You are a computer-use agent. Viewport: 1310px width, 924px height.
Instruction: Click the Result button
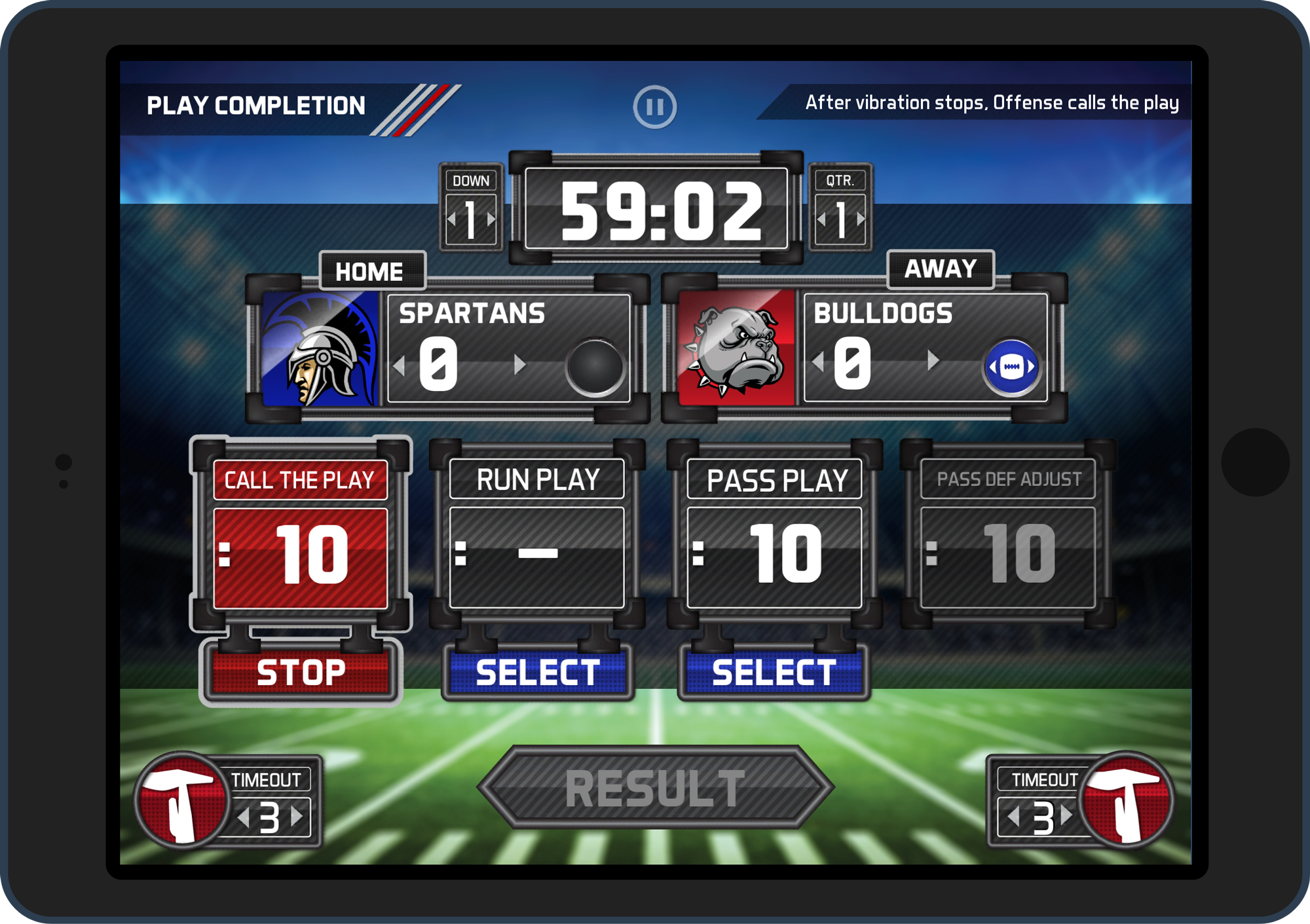655,788
